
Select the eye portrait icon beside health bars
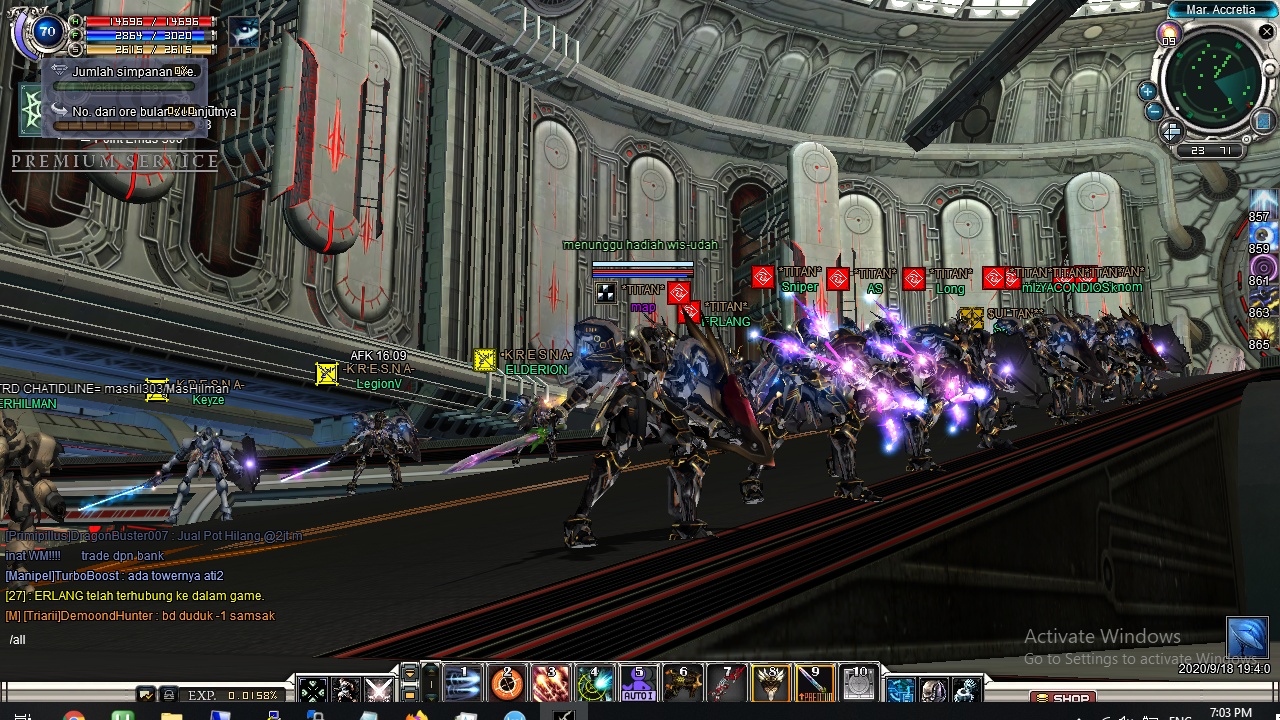(x=243, y=33)
